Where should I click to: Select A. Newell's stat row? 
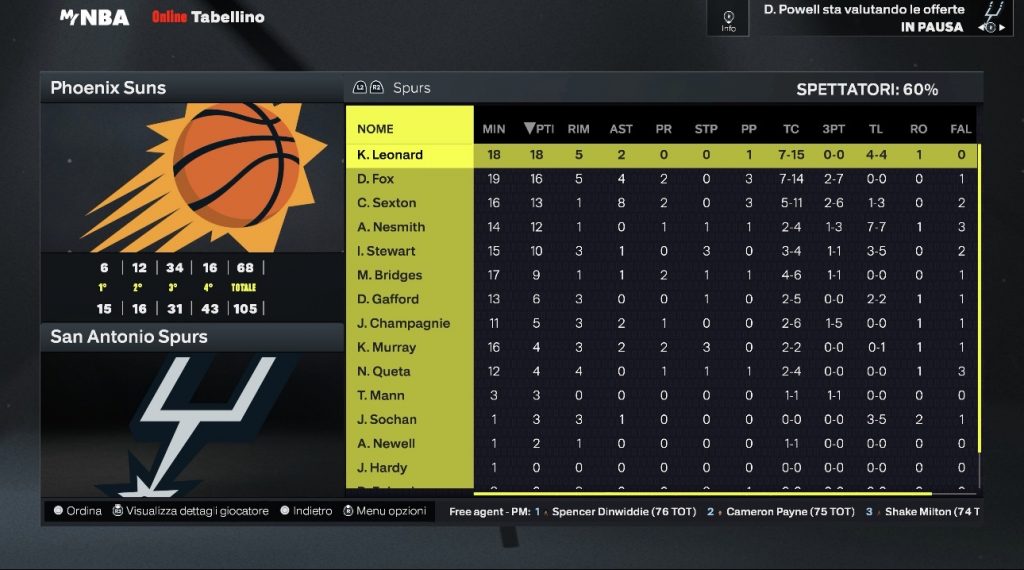(x=386, y=443)
